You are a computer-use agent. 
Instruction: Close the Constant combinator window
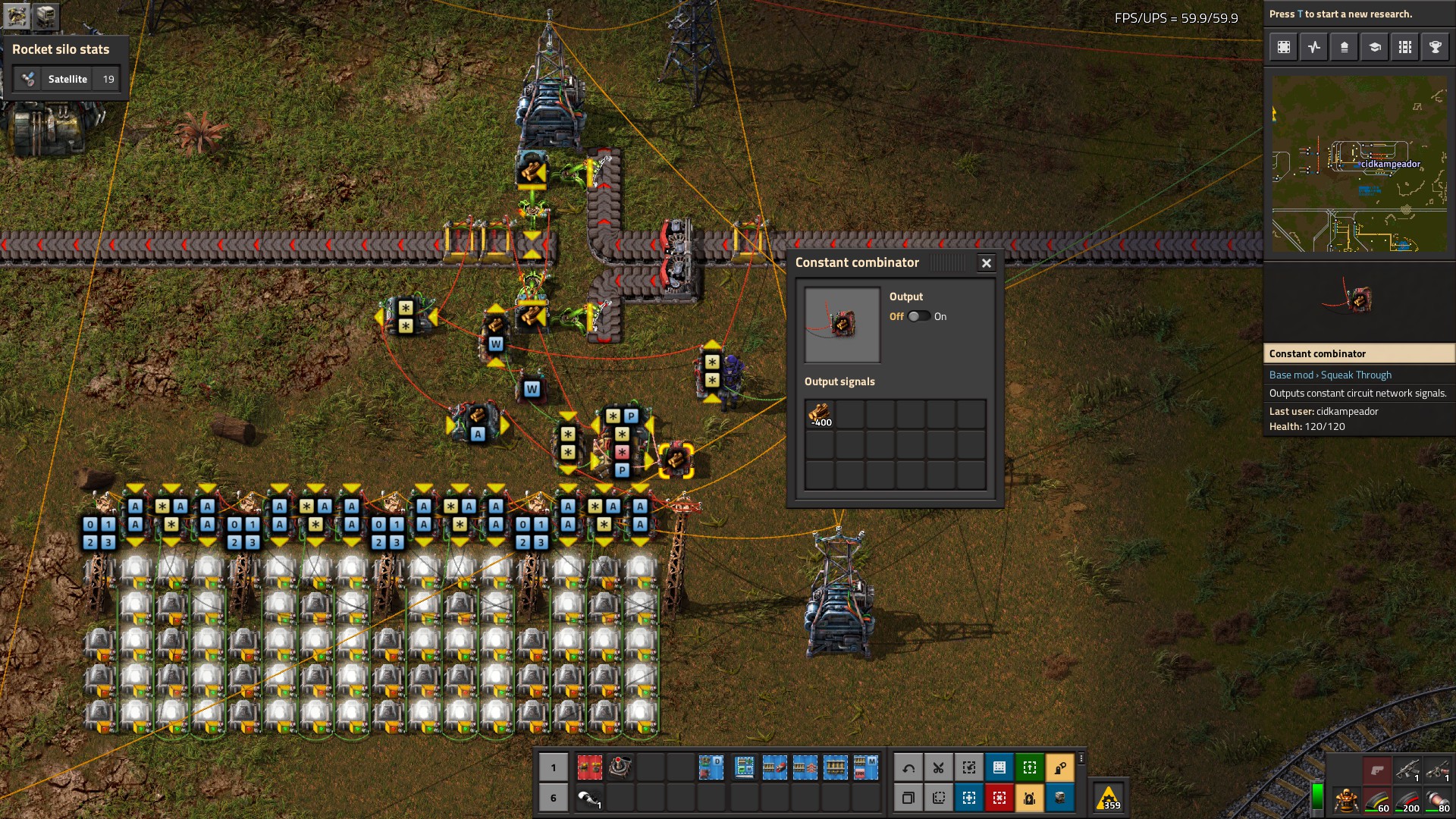986,263
